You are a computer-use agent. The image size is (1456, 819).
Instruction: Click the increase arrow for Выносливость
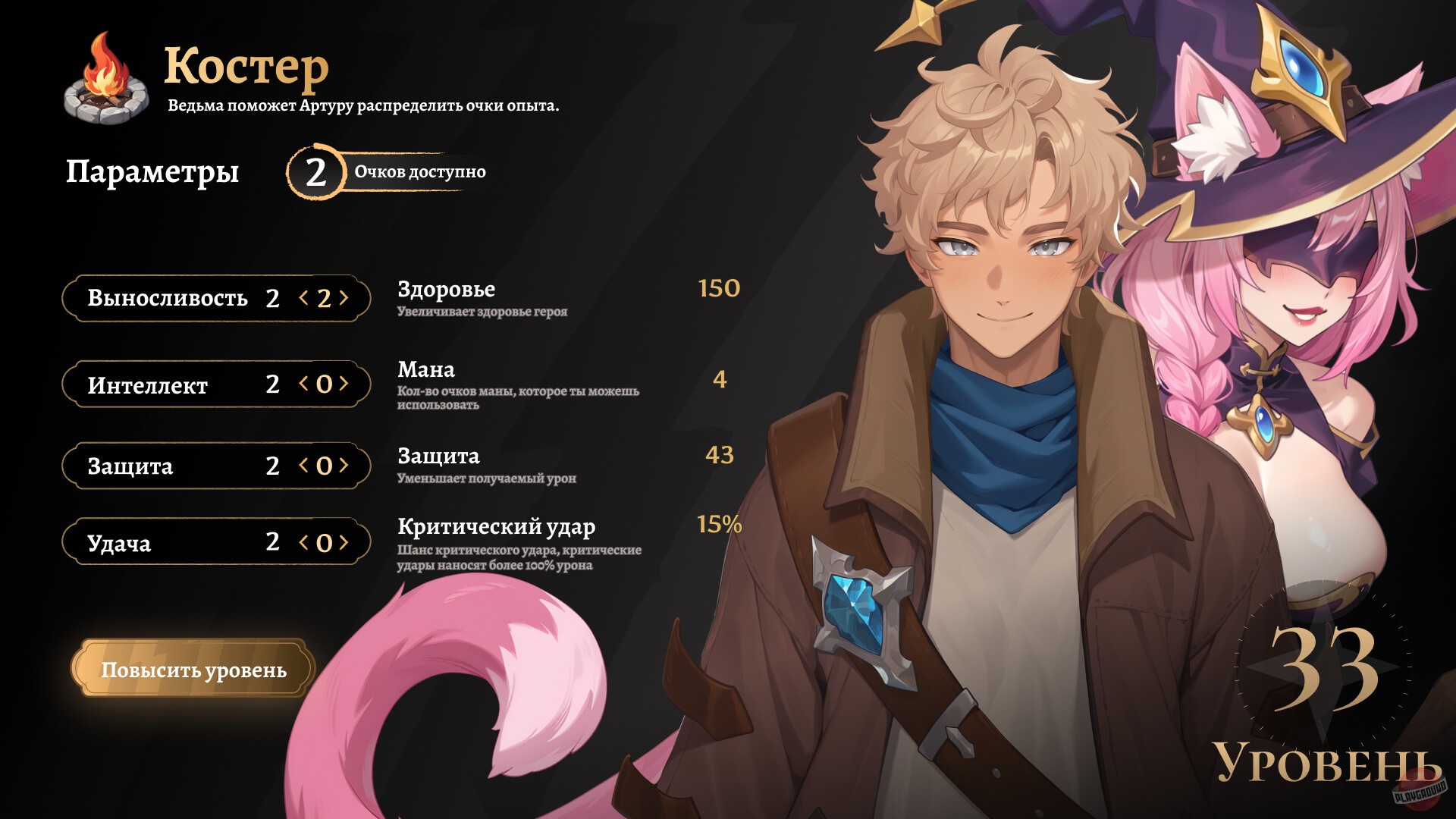(345, 299)
